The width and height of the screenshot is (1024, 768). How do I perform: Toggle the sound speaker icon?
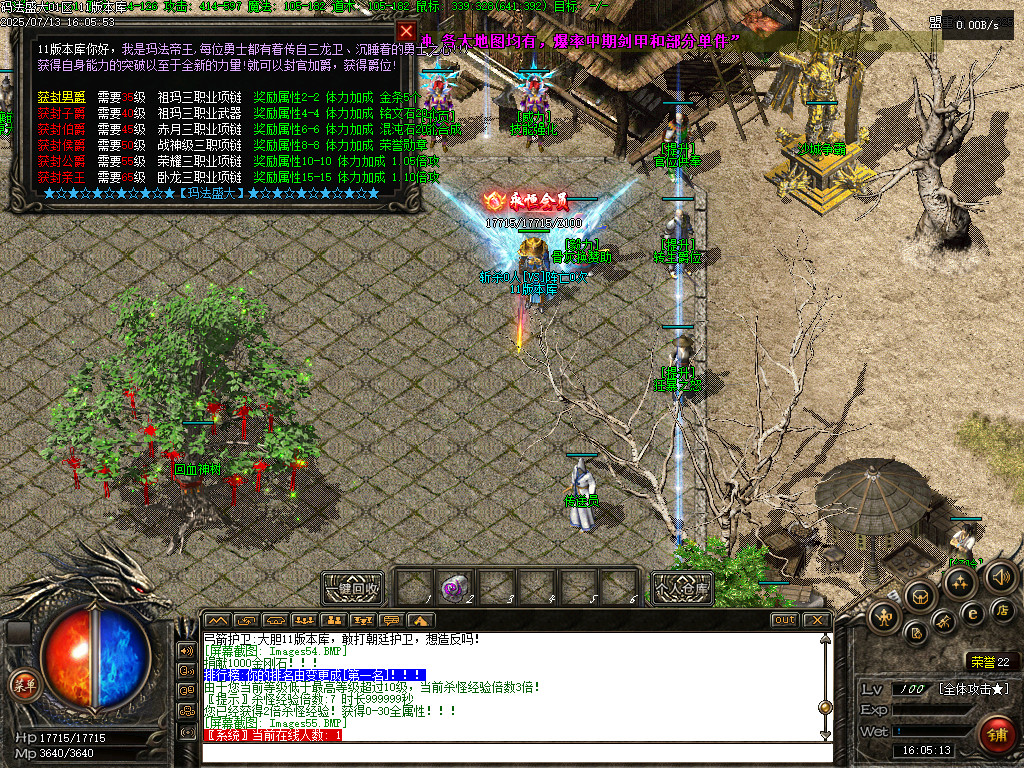pos(1000,576)
